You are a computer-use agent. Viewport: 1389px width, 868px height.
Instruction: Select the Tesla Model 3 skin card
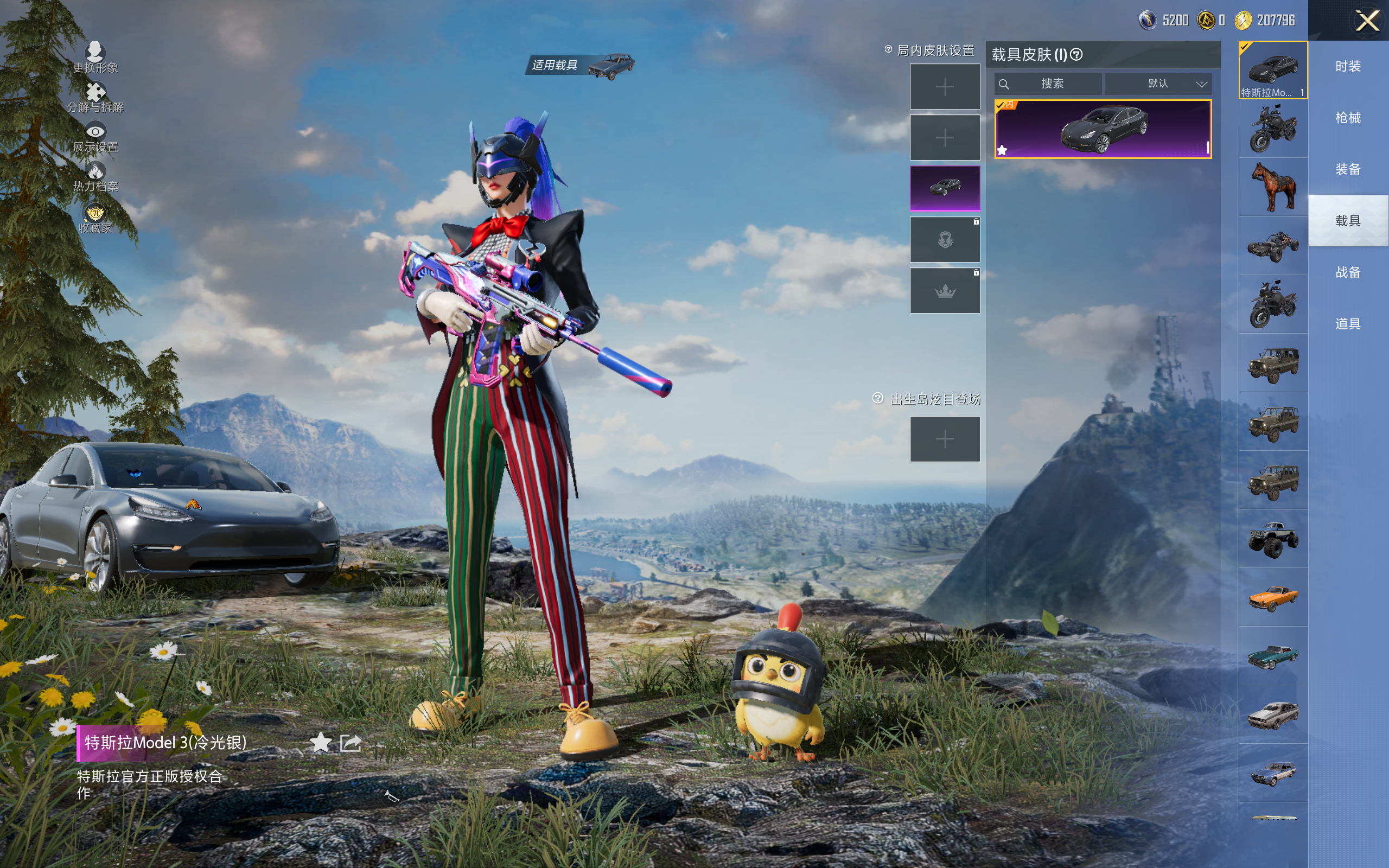click(x=1103, y=129)
